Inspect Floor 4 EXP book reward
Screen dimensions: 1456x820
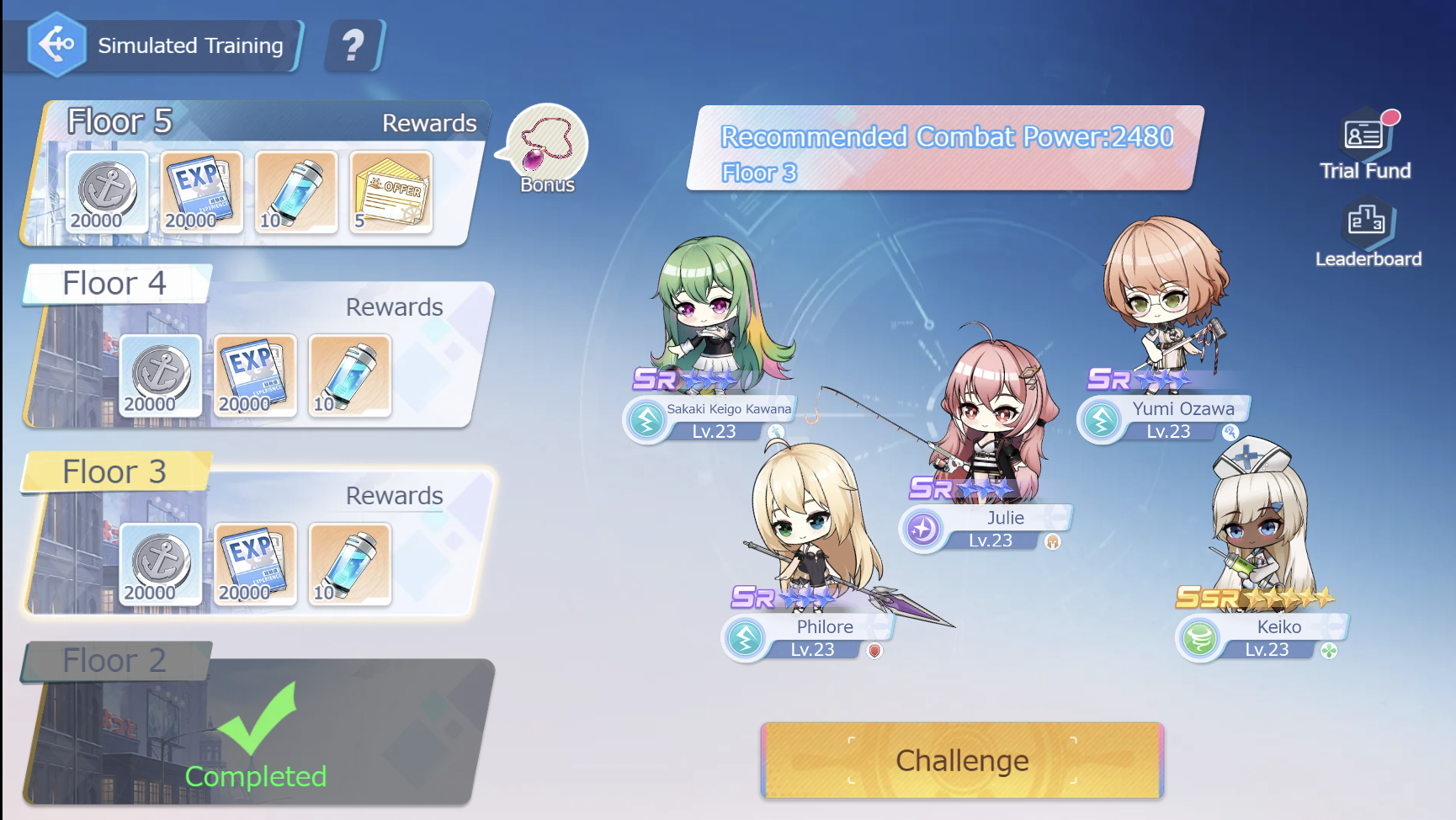pos(255,375)
